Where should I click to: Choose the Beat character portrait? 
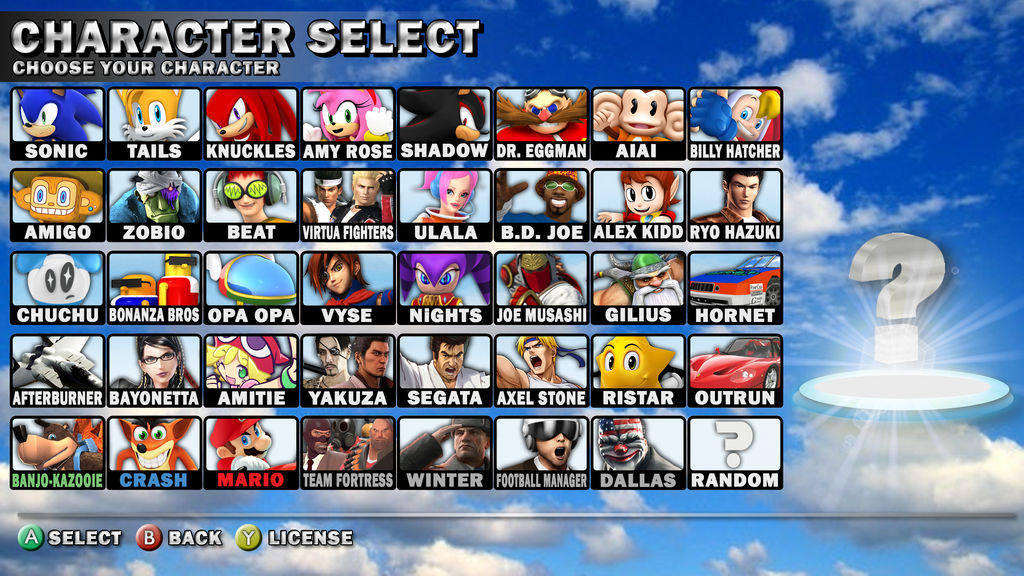click(251, 205)
